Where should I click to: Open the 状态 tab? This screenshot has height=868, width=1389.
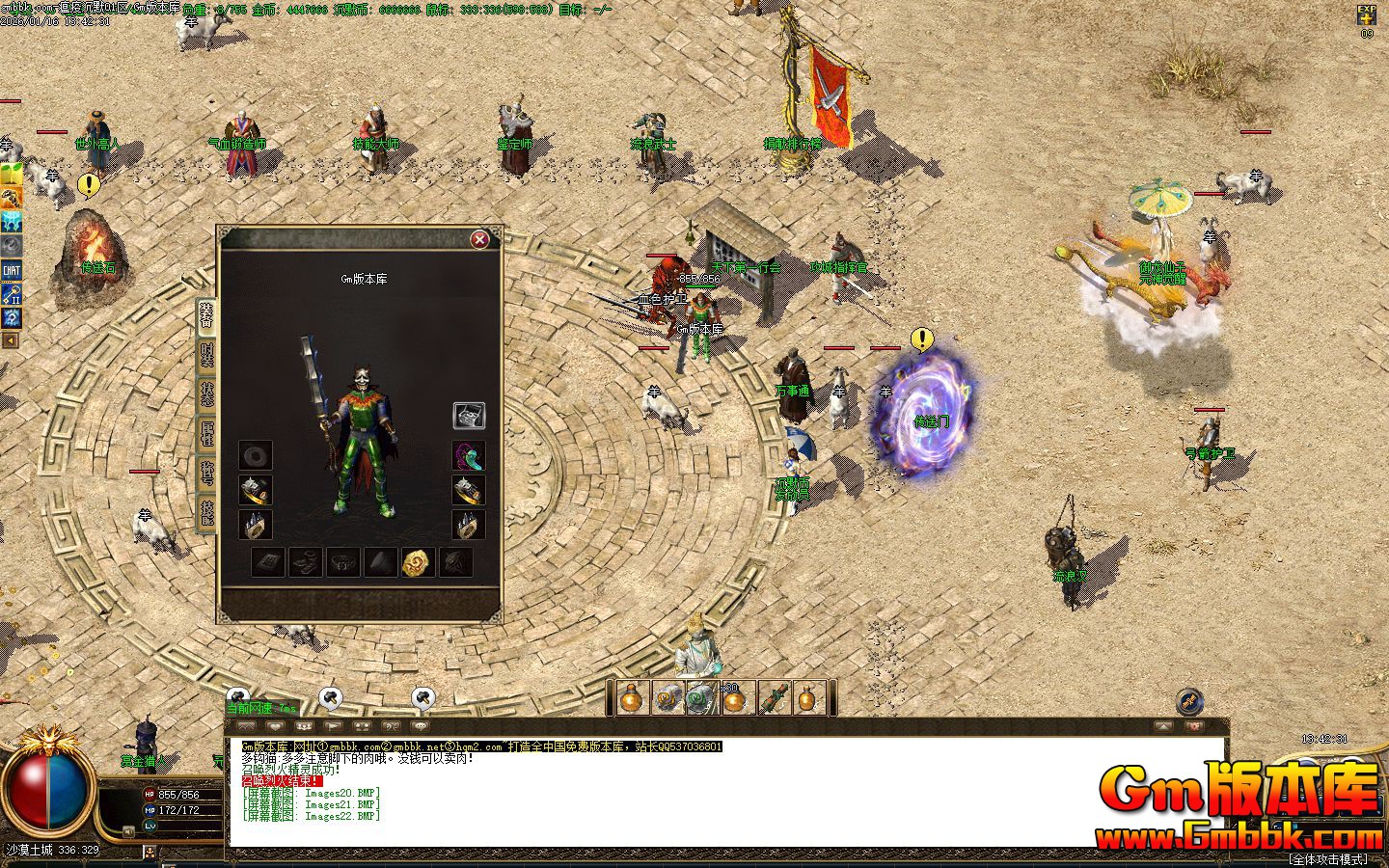206,393
